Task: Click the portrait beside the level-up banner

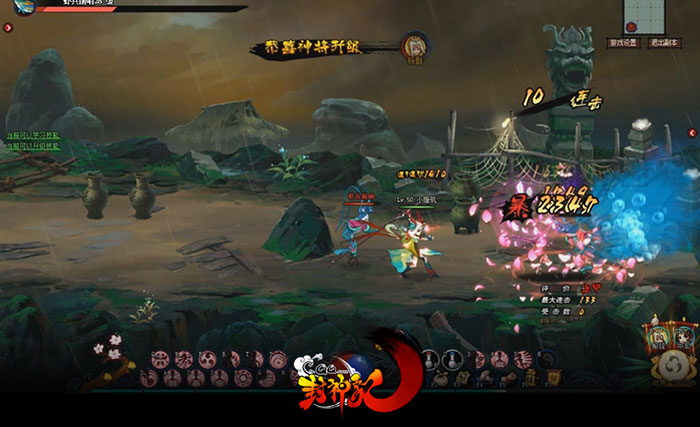Action: click(415, 46)
